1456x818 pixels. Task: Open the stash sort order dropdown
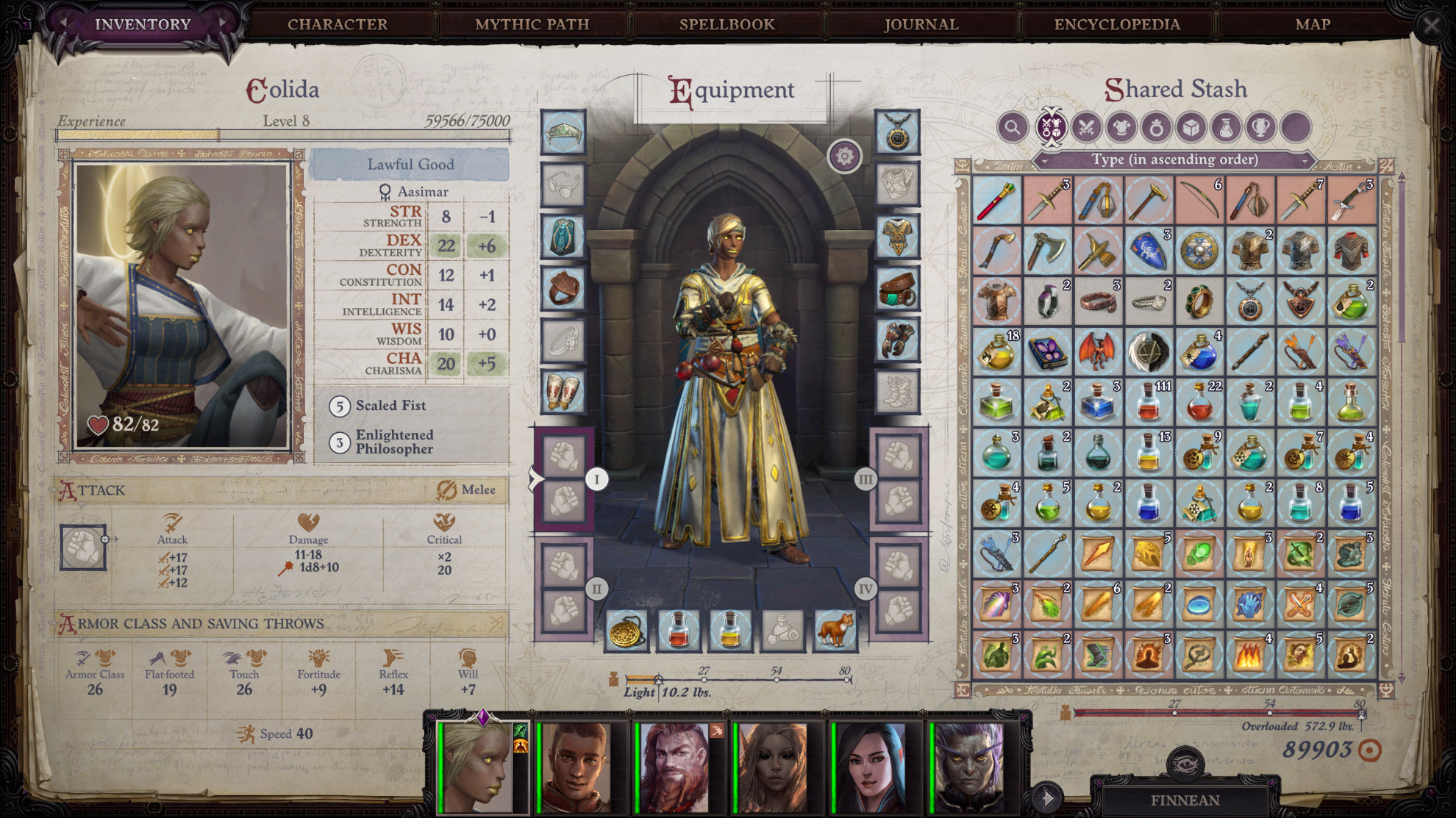click(1174, 159)
